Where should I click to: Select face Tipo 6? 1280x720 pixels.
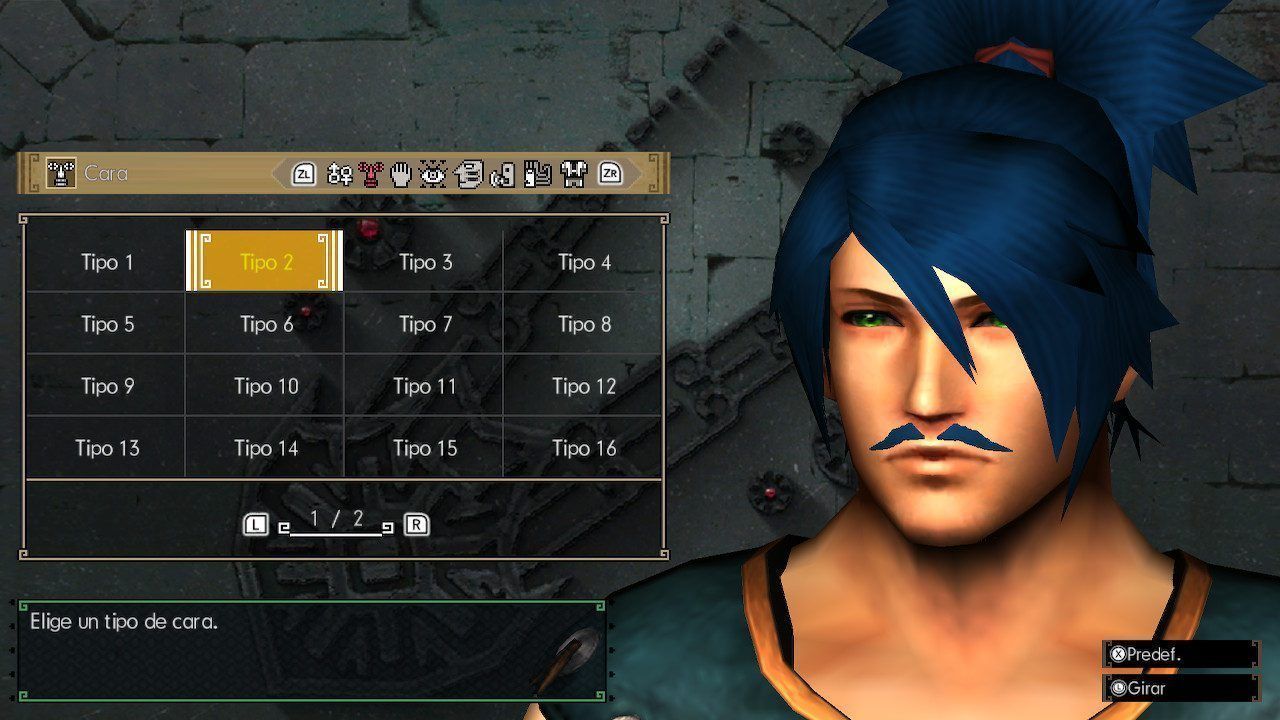[x=265, y=324]
